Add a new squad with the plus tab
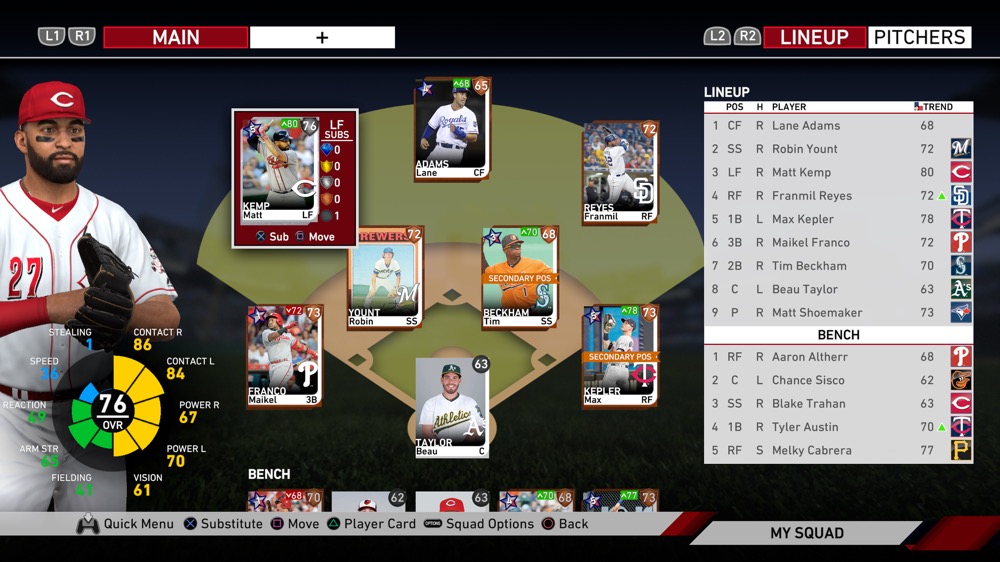This screenshot has width=1000, height=562. [322, 38]
